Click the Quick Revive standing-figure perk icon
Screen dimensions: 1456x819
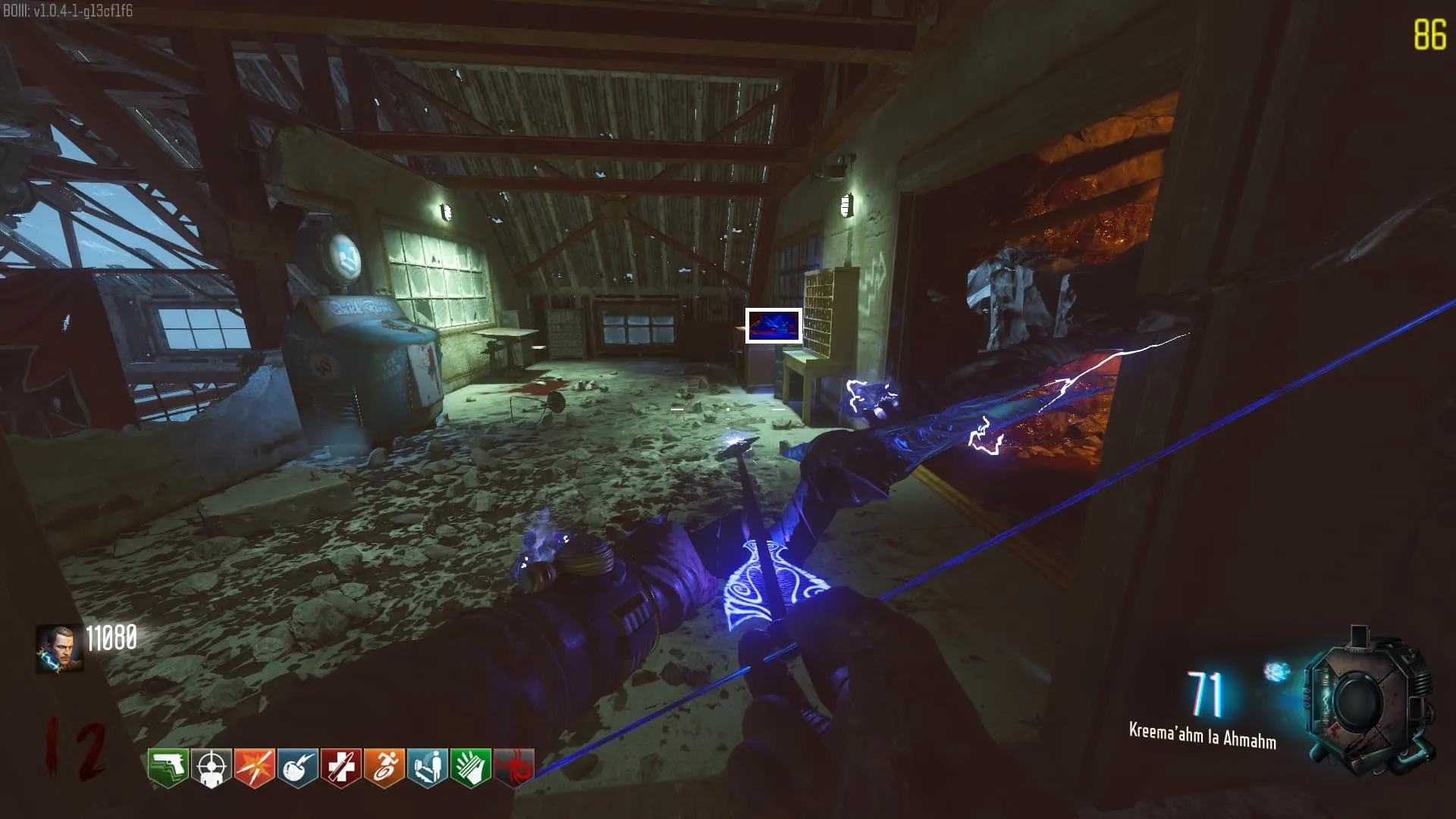click(x=427, y=768)
